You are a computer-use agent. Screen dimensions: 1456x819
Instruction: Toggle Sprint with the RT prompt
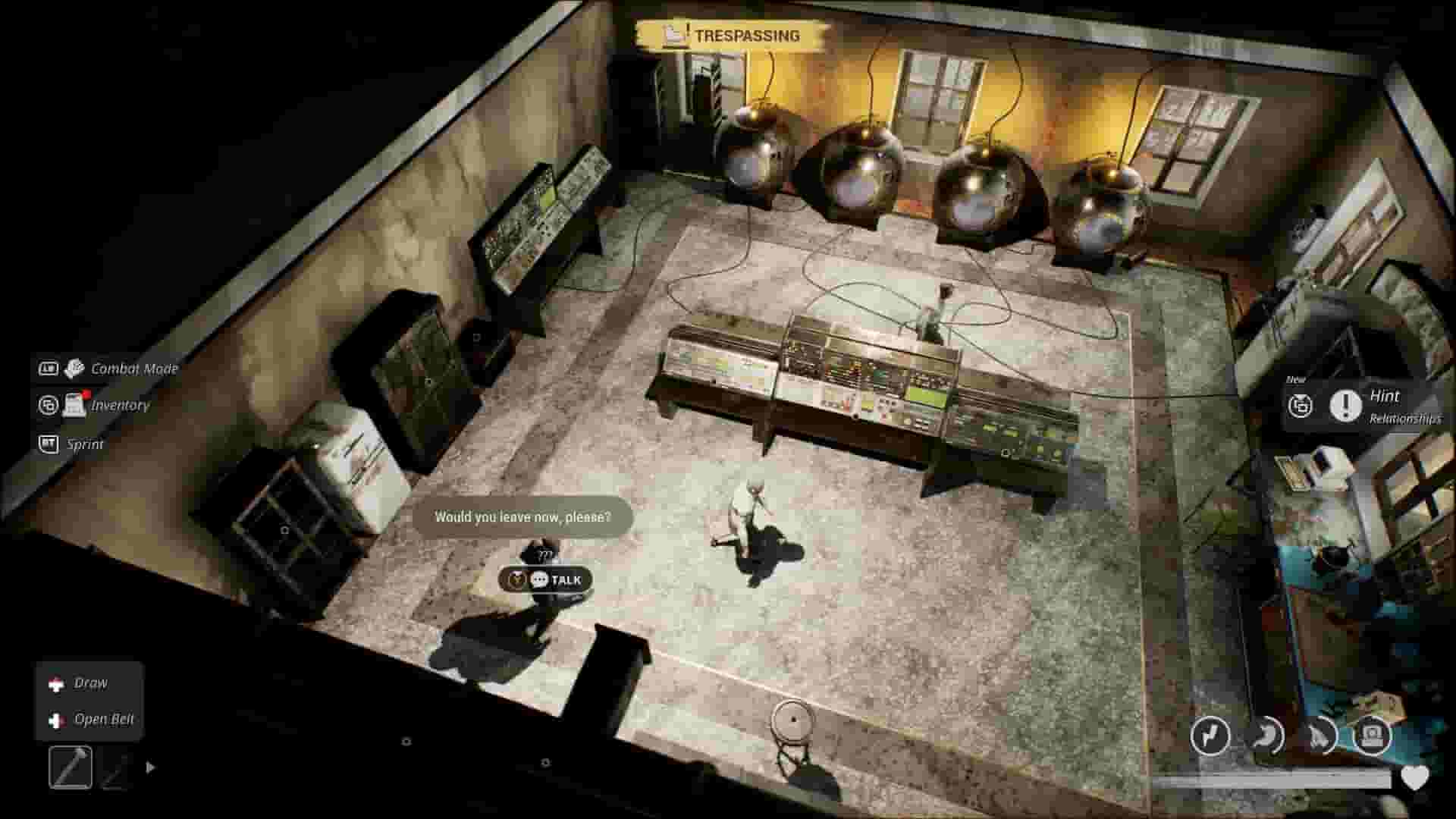[47, 444]
